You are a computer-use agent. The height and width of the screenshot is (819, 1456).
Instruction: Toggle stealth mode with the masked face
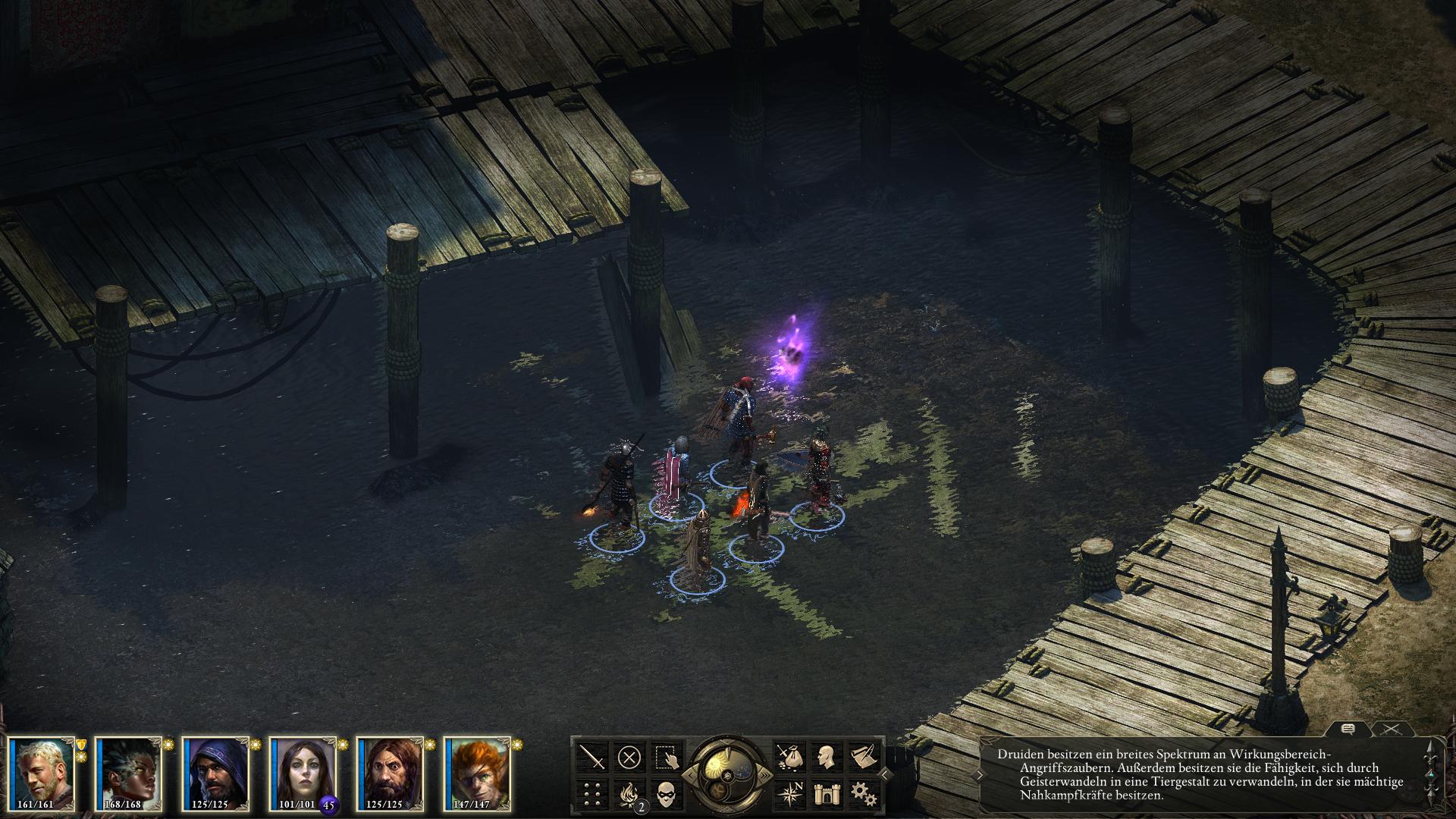(x=666, y=793)
